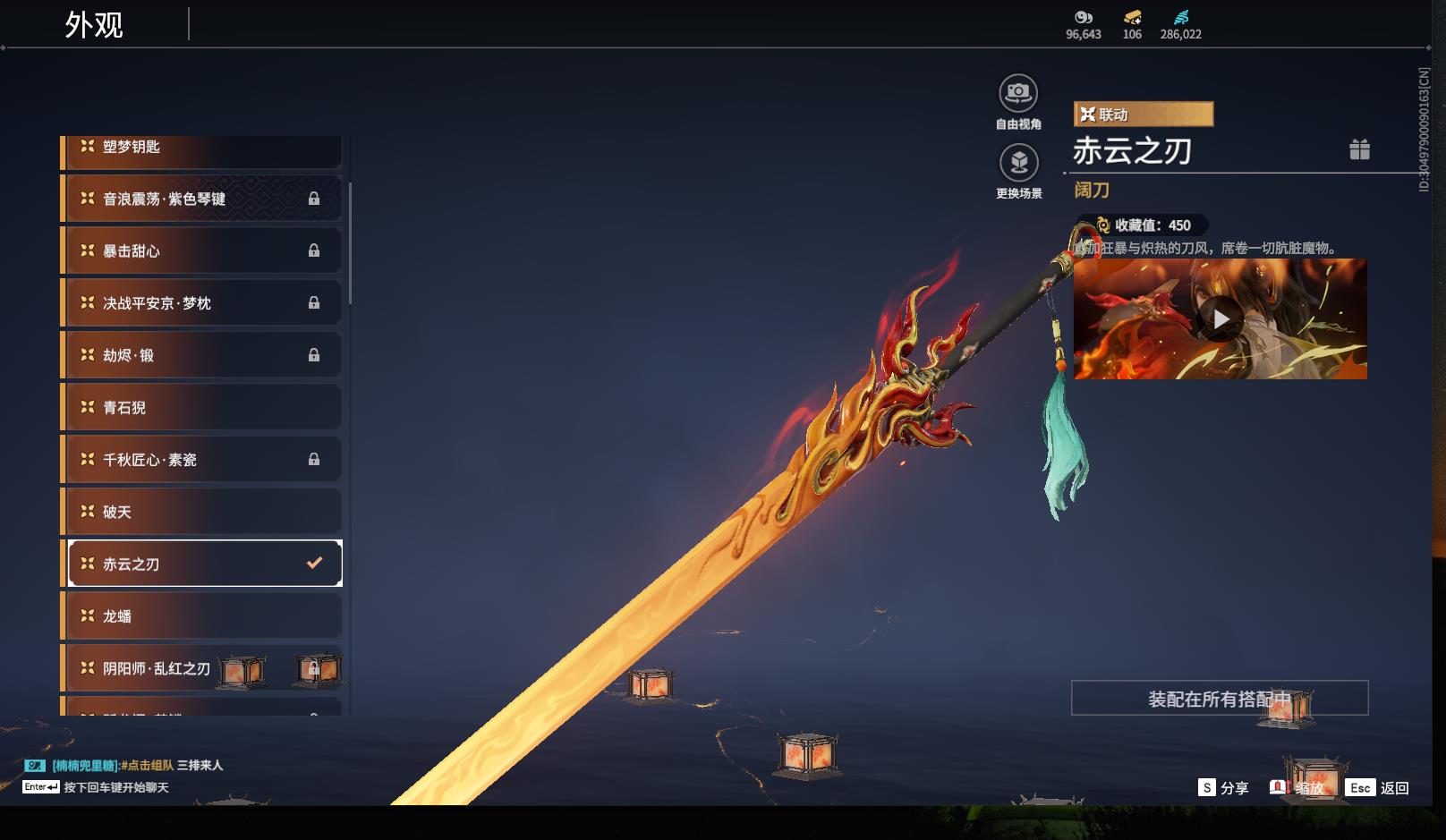Open the gift box icon
Screen dimensions: 1446x840
coord(1359,149)
